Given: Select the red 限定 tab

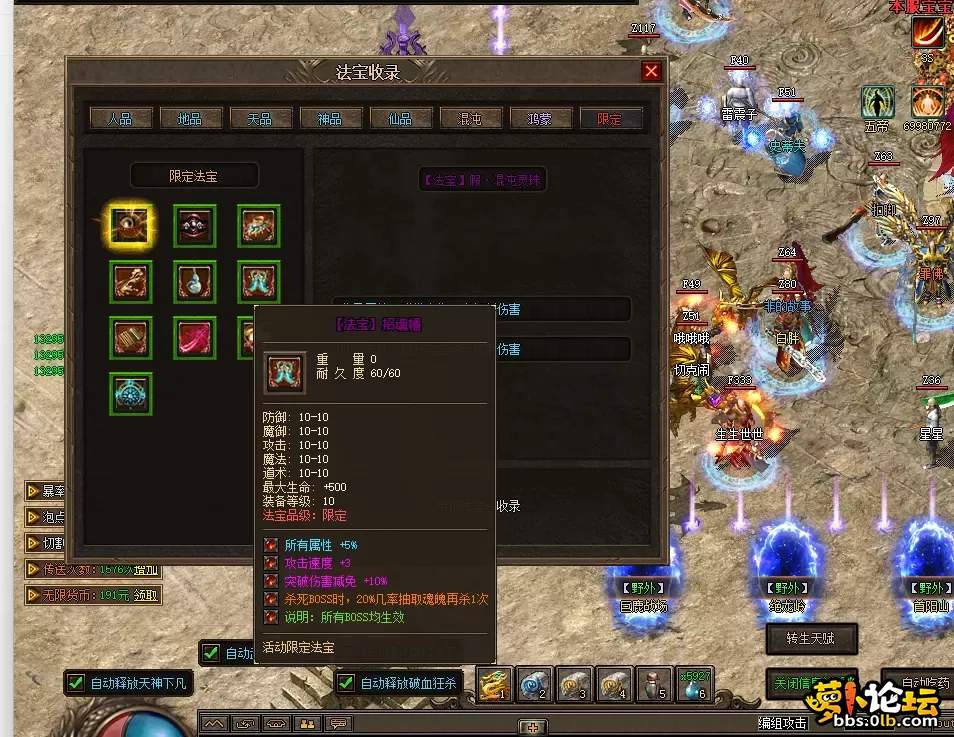Looking at the screenshot, I should (610, 118).
